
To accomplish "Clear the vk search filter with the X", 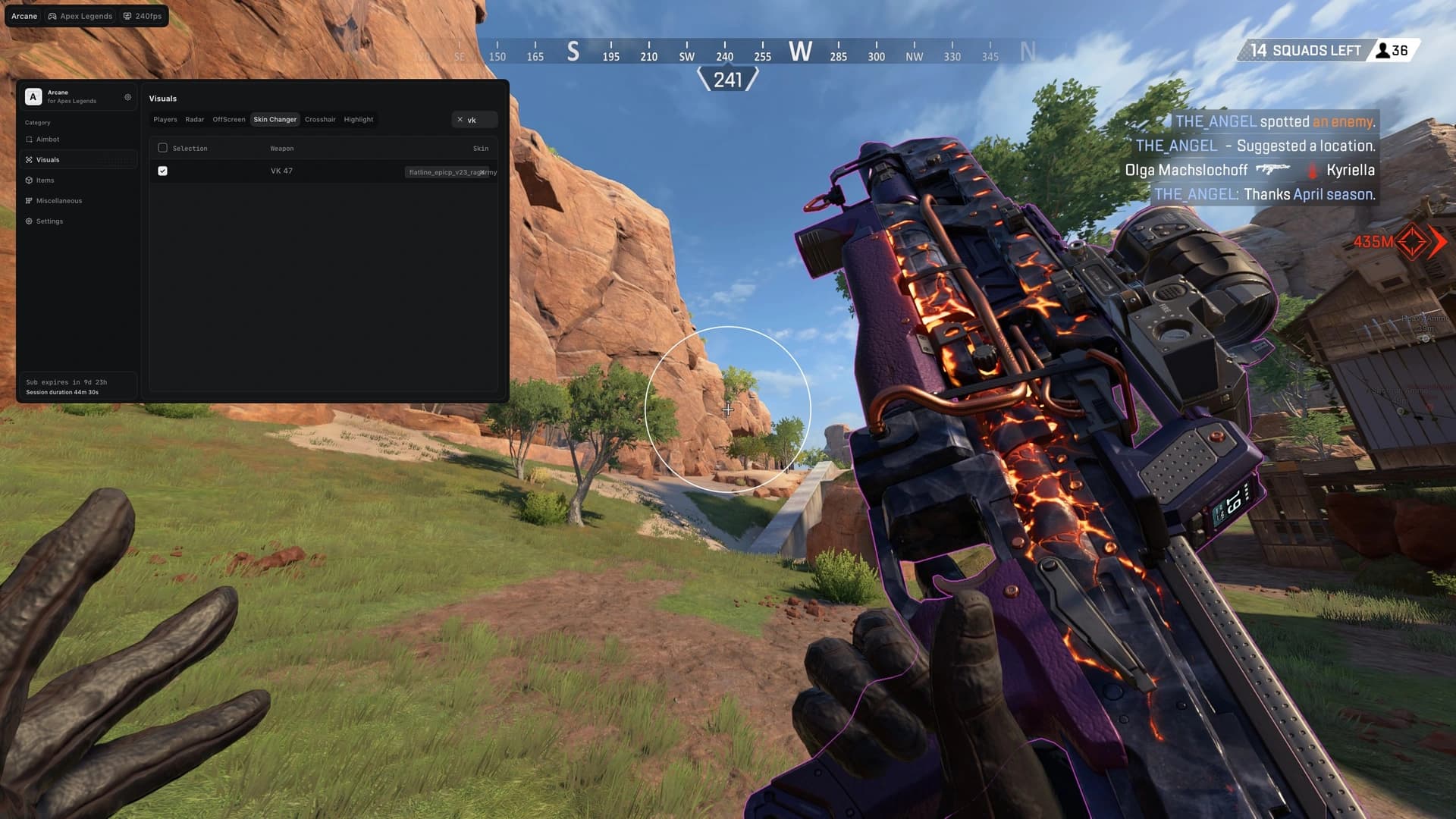I will click(460, 119).
